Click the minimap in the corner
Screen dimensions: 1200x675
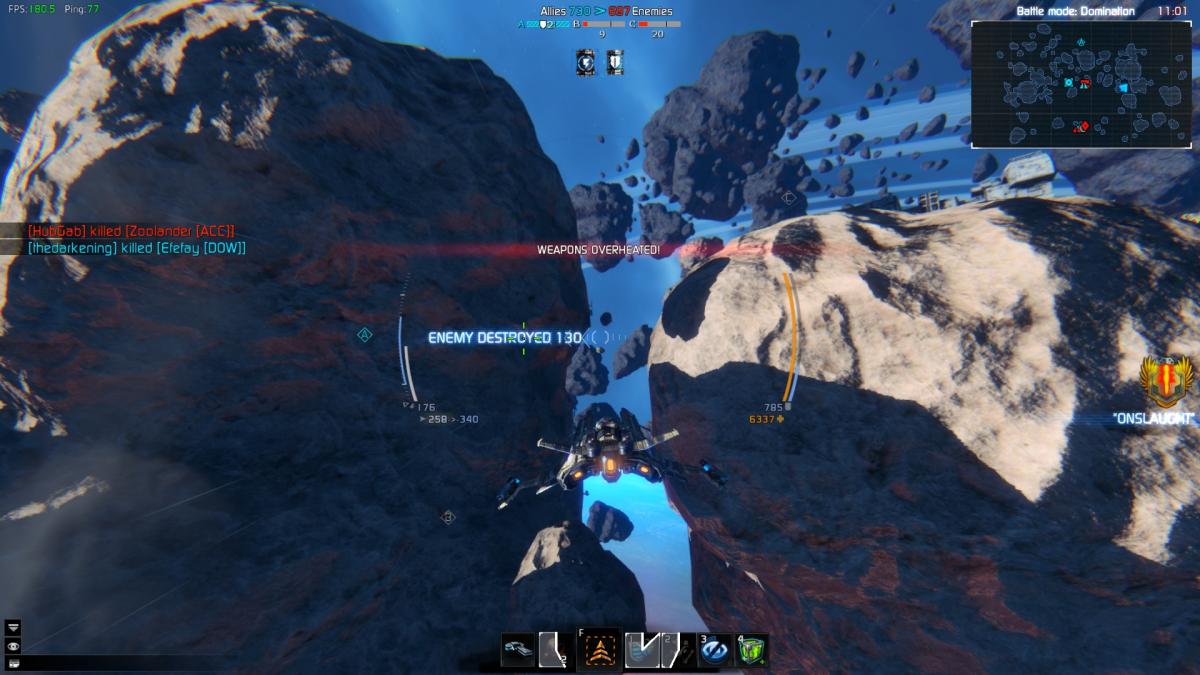tap(1083, 85)
